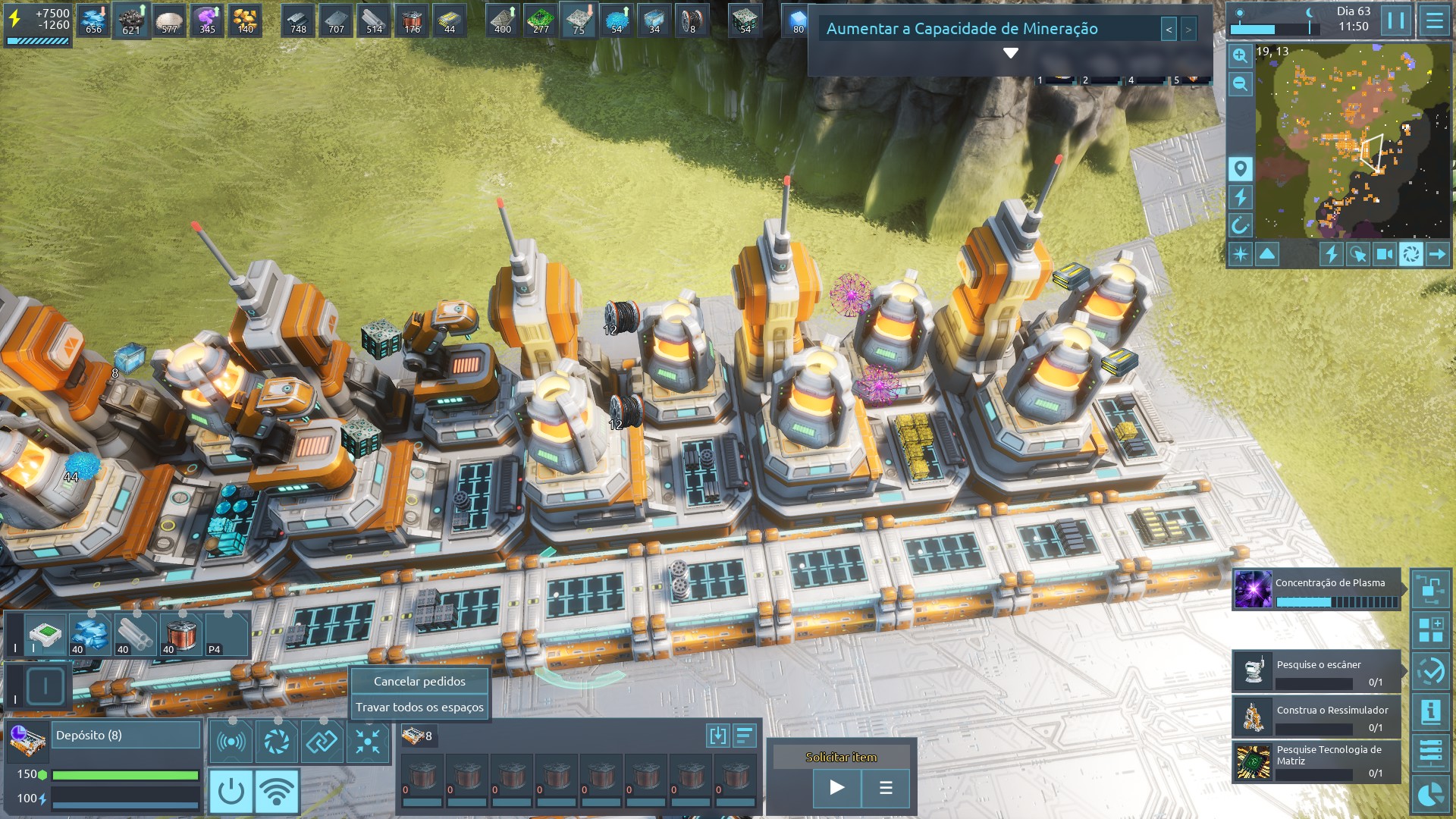Pause the game with the pause button
This screenshot has width=1456, height=819.
[x=1396, y=20]
